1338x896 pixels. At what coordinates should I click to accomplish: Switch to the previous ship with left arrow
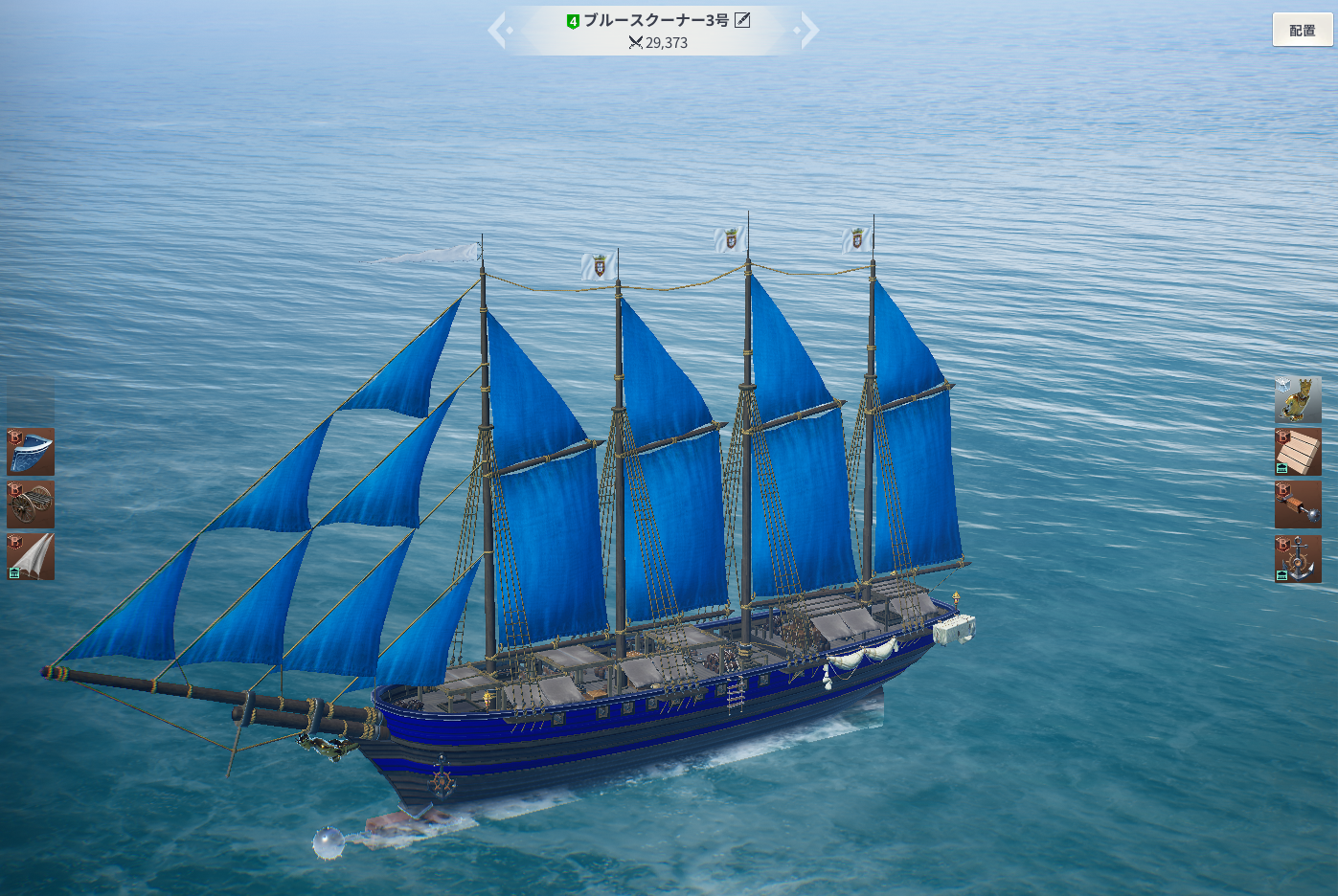(499, 30)
